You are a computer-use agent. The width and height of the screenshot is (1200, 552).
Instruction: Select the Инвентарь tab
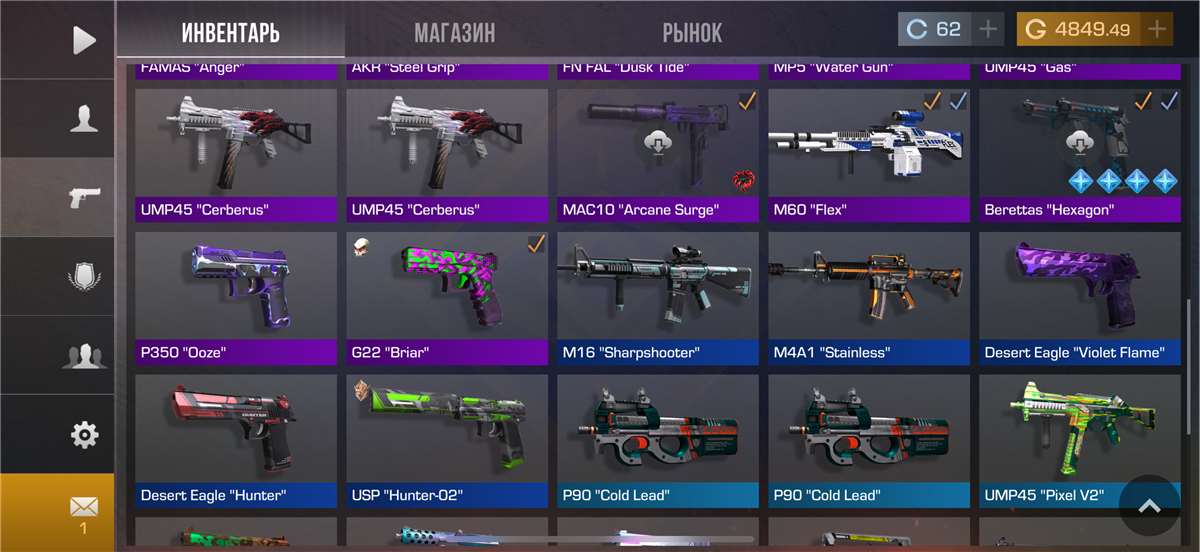coord(231,33)
